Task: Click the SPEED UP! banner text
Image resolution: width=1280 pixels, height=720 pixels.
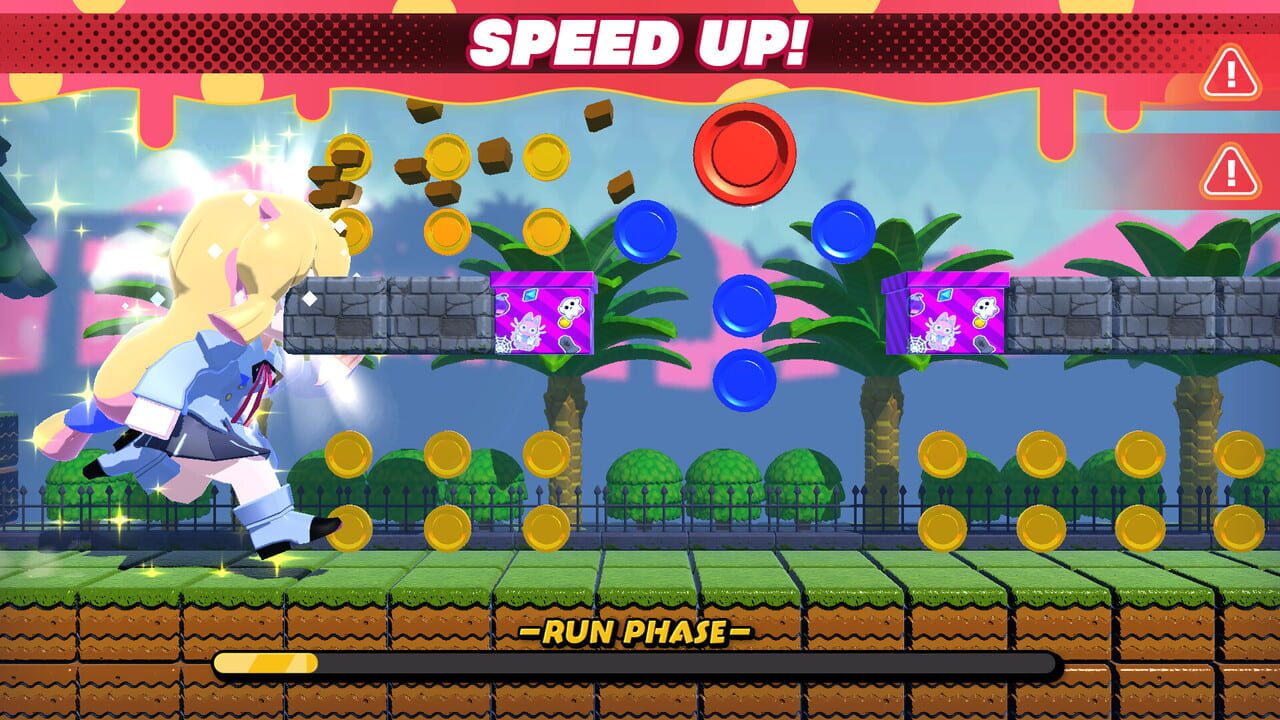Action: pos(635,40)
